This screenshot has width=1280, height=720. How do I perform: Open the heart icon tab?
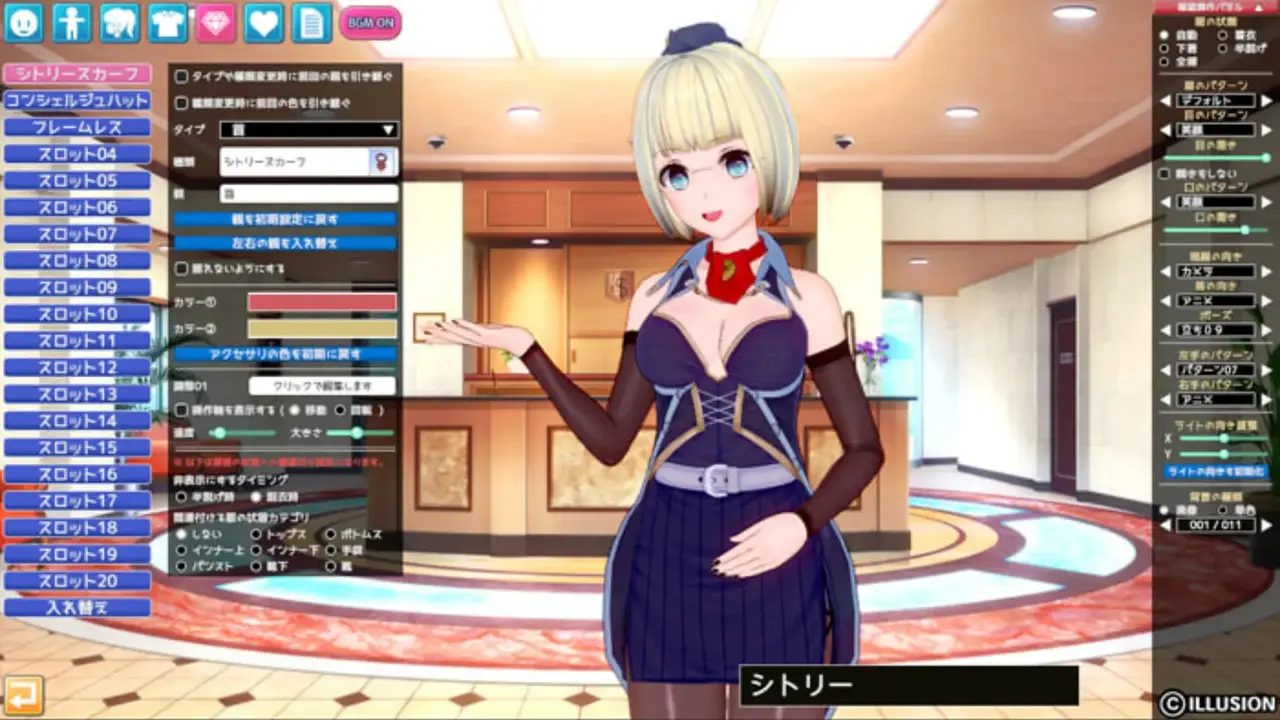264,22
